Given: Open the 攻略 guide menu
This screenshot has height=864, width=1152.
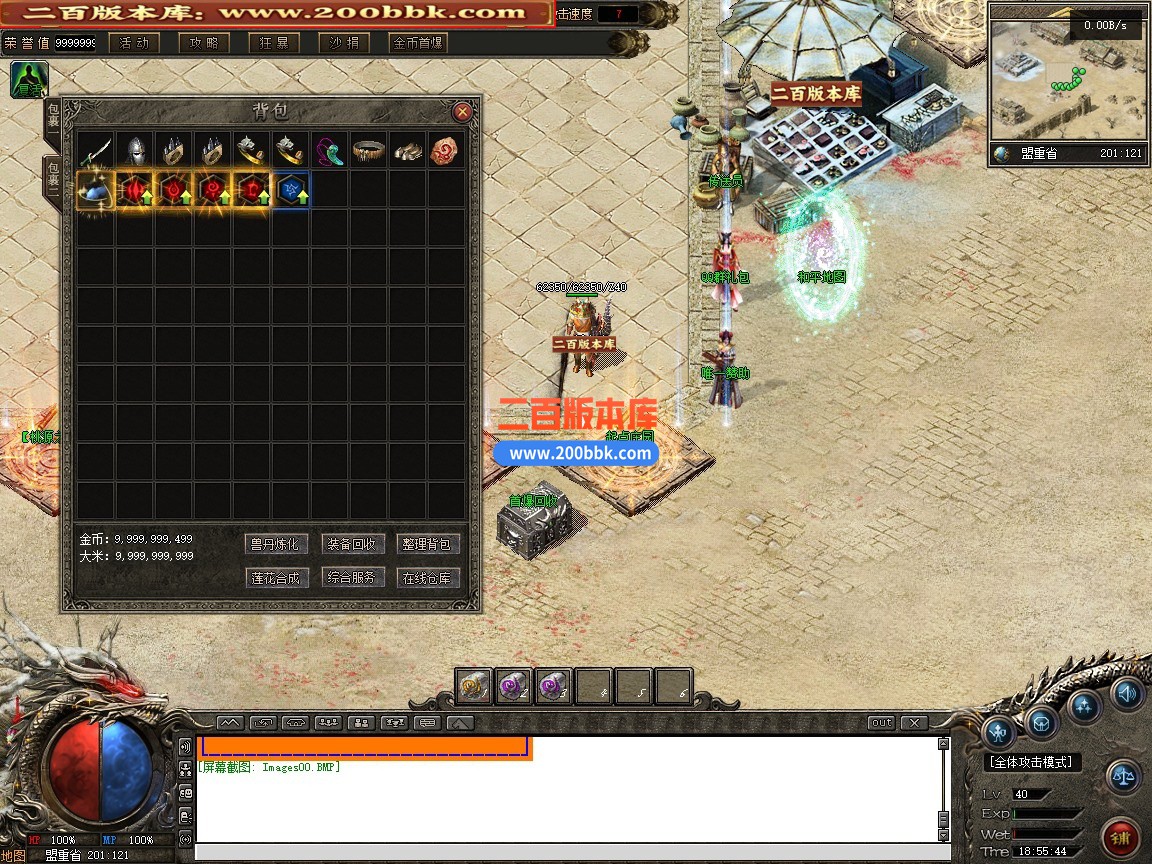Looking at the screenshot, I should click(x=204, y=43).
